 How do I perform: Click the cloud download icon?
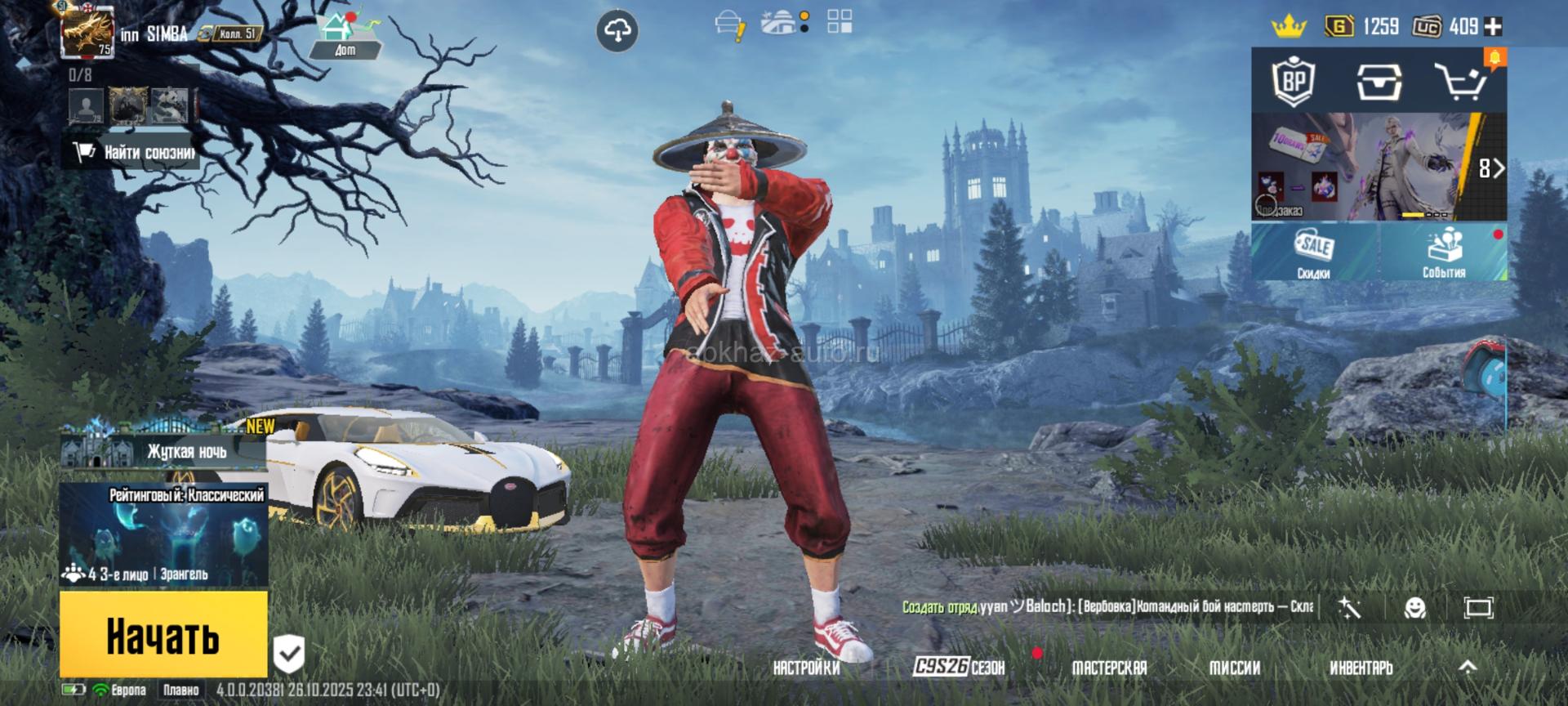click(x=617, y=32)
